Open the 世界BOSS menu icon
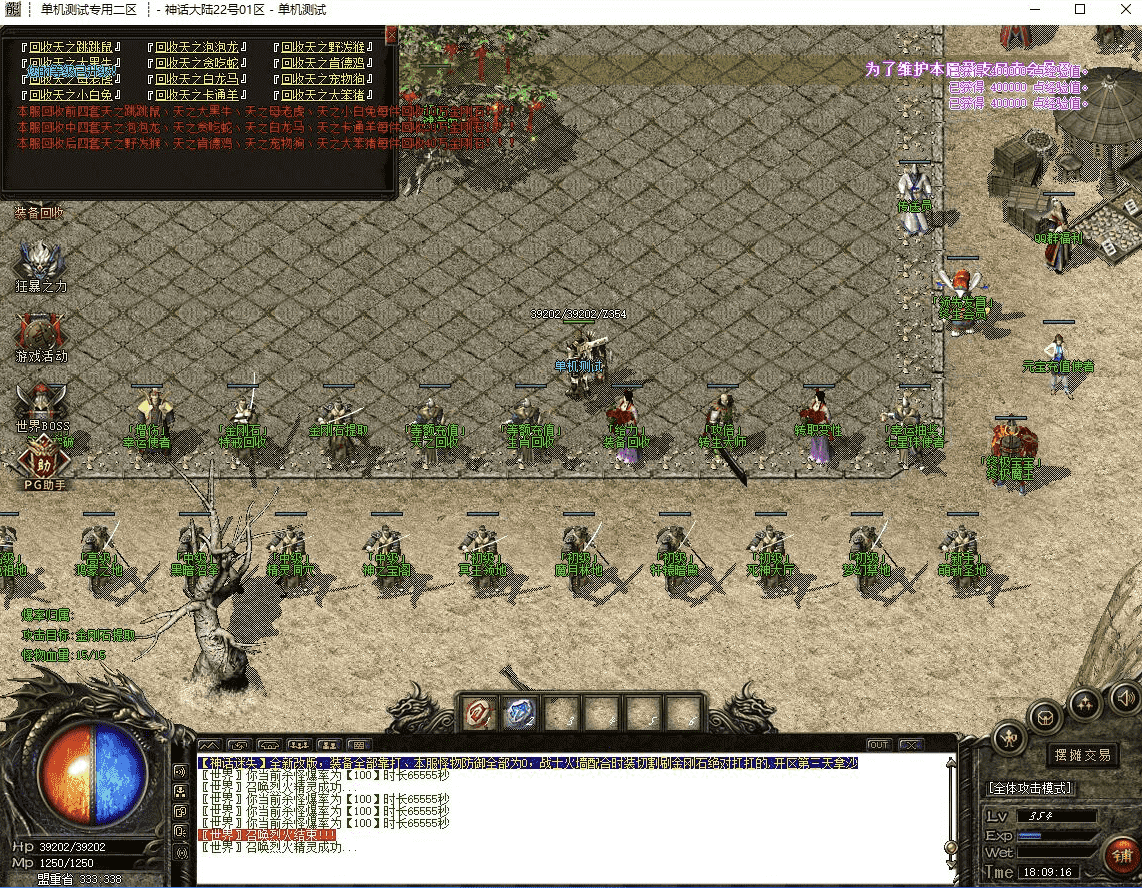This screenshot has height=888, width=1142. click(x=41, y=407)
